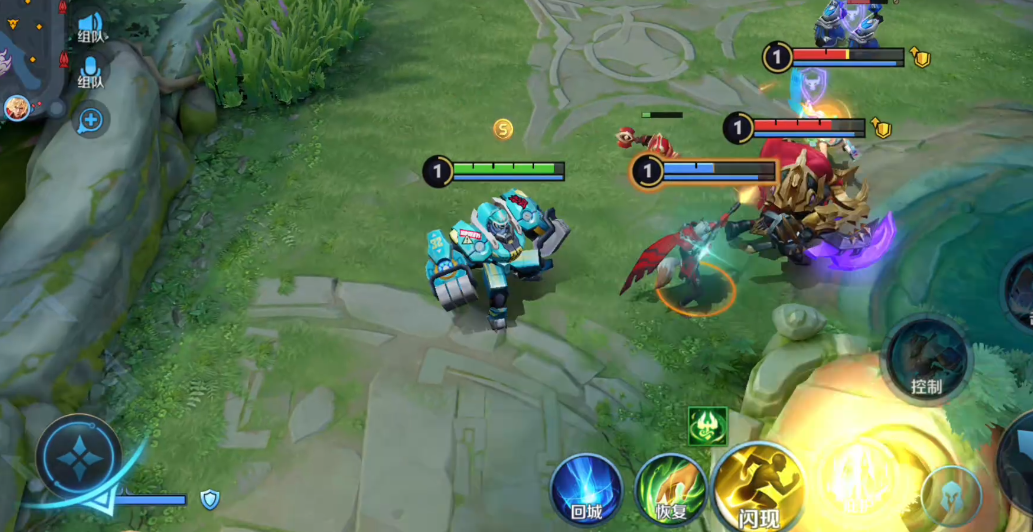Cast the glowing yellow skill button
Viewport: 1033px width, 532px height.
(858, 478)
